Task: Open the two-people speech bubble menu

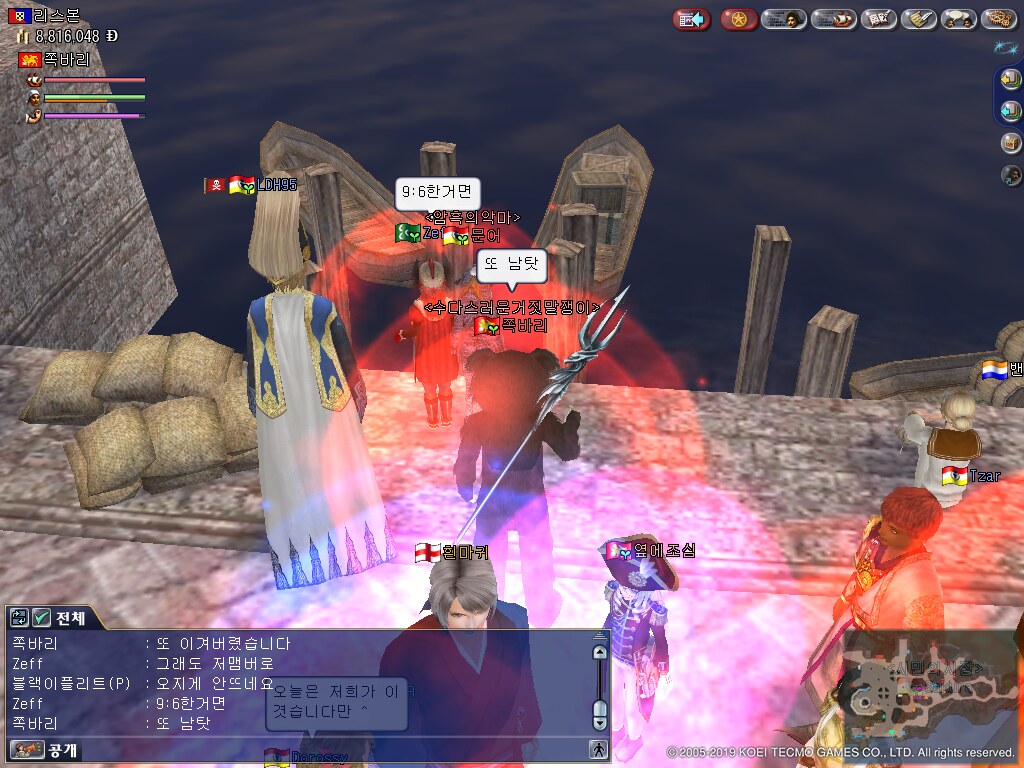Action: click(x=959, y=19)
